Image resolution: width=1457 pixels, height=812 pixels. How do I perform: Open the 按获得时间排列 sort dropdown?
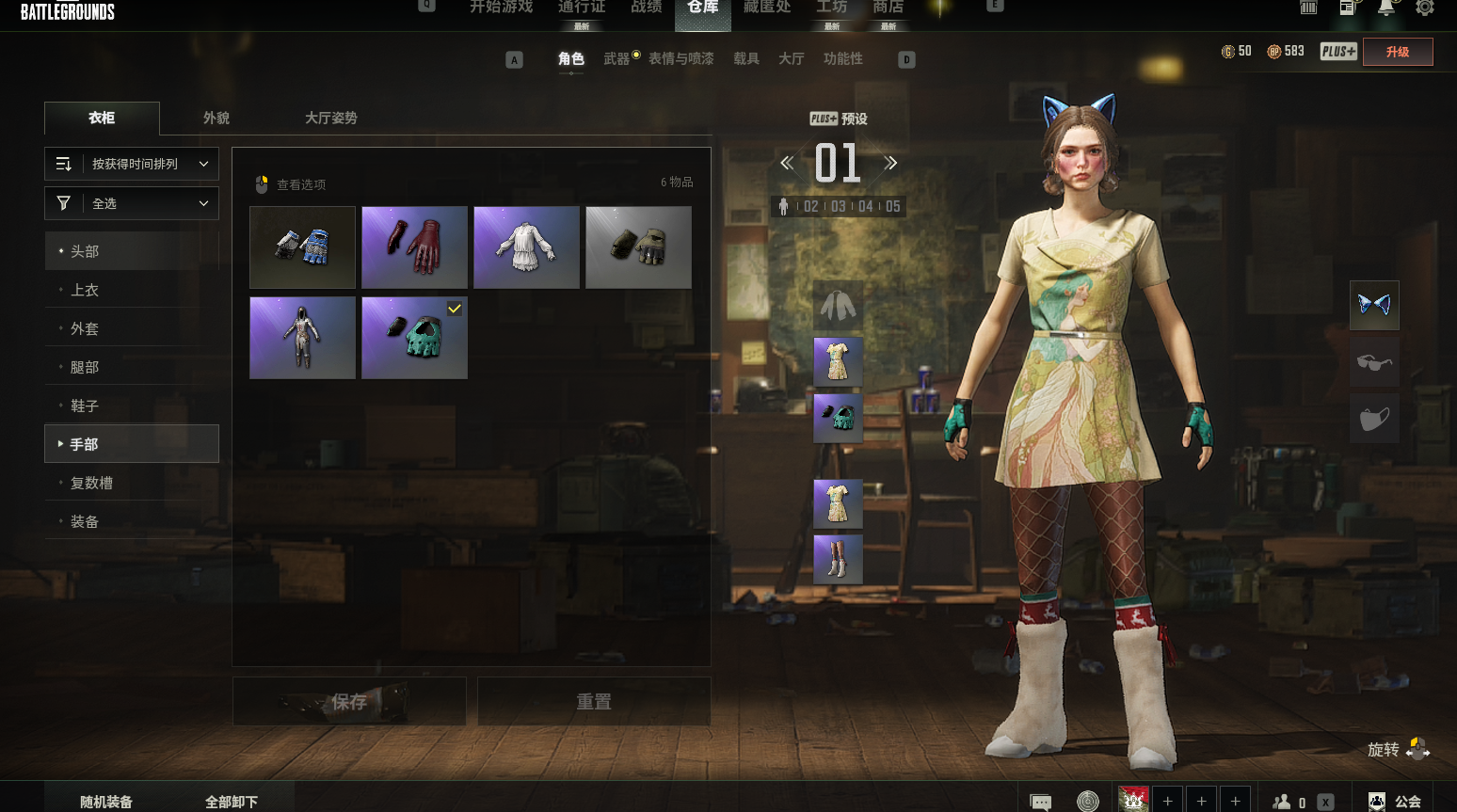point(132,164)
